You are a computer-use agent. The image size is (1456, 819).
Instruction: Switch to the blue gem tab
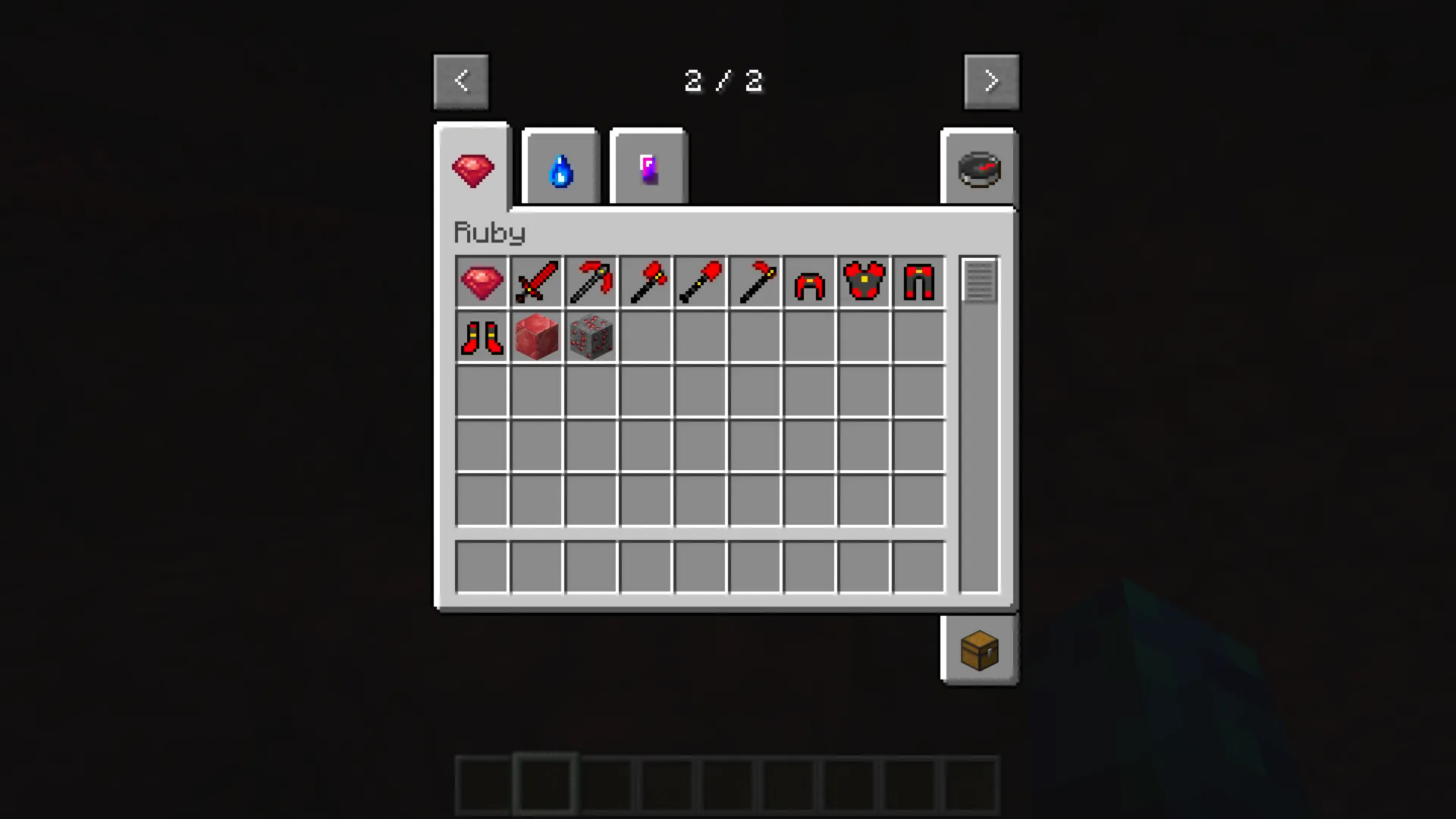pos(560,168)
